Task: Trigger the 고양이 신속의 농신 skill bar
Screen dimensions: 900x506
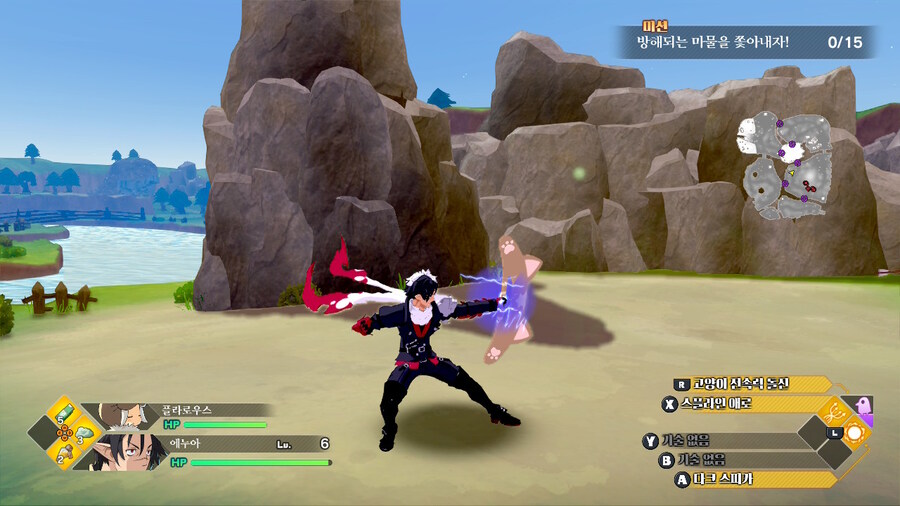Action: [753, 384]
